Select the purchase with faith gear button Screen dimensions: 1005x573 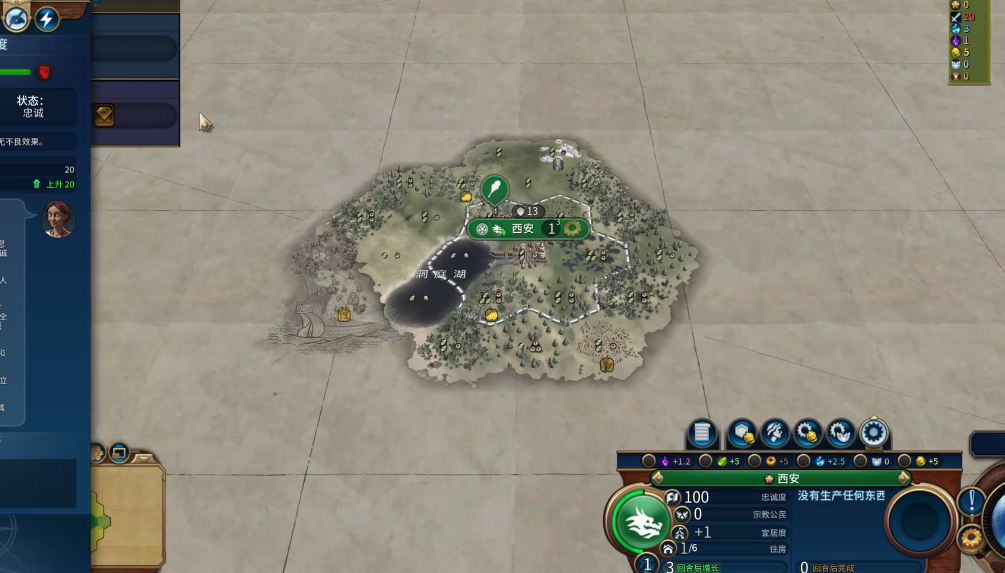coord(841,433)
